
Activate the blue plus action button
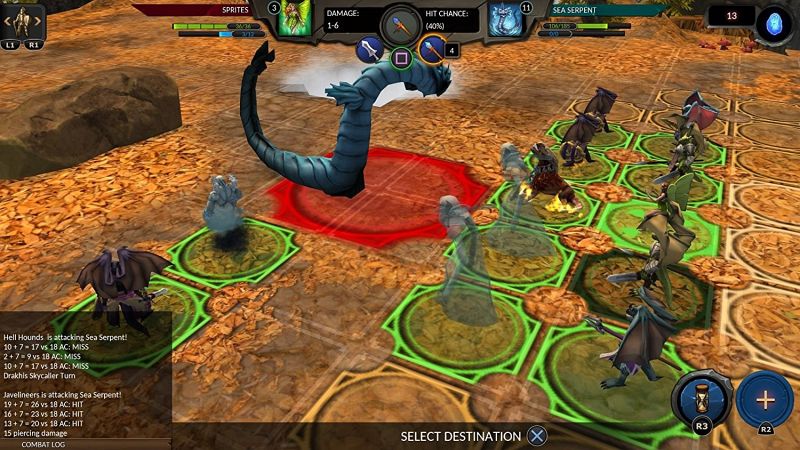pos(765,398)
